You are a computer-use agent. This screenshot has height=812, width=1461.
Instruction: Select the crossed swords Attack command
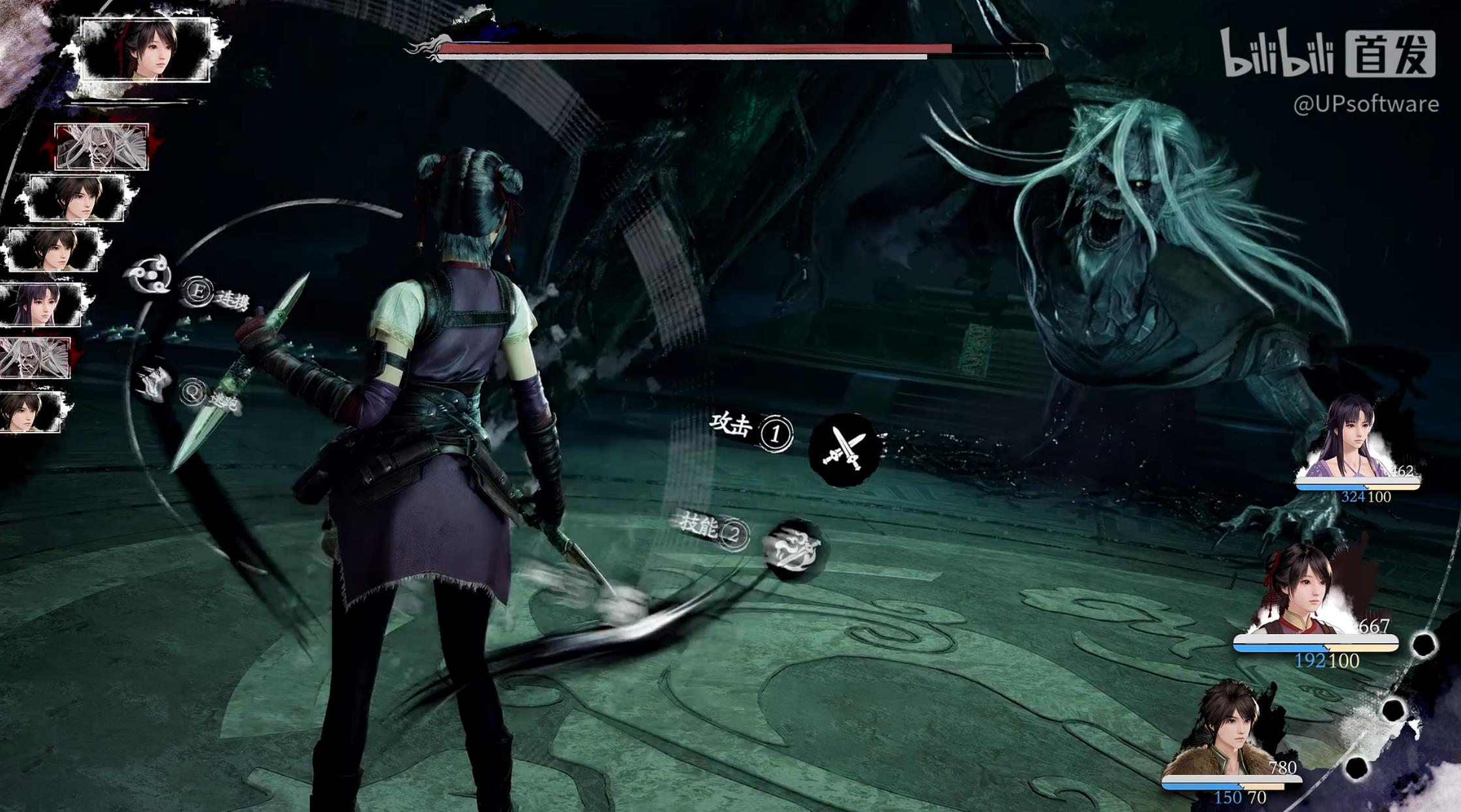point(845,449)
